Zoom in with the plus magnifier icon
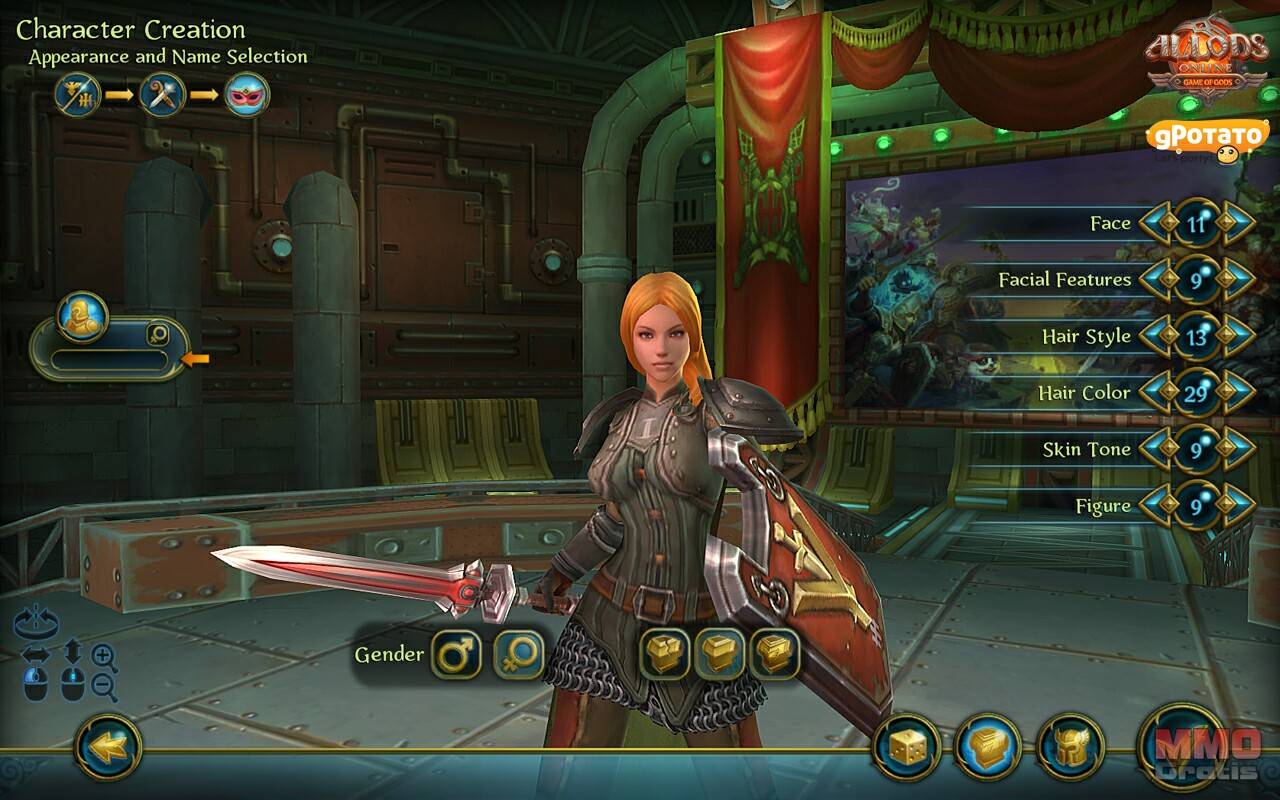This screenshot has width=1280, height=800. click(x=104, y=657)
